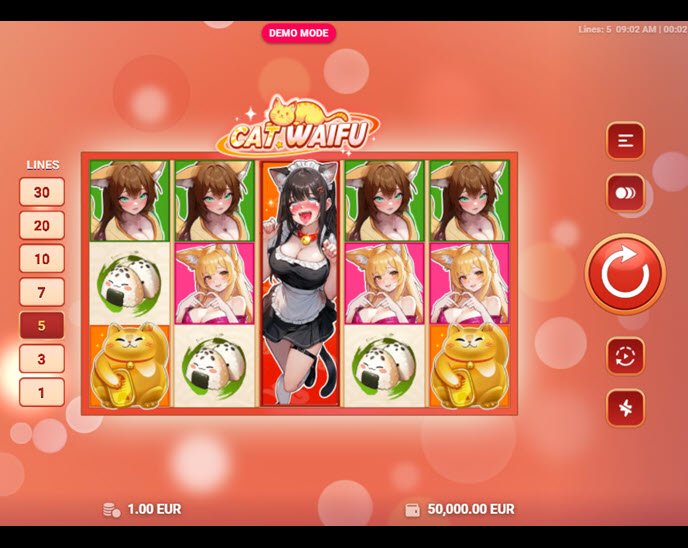The image size is (688, 548).
Task: Select 5 lines
Action: point(42,325)
